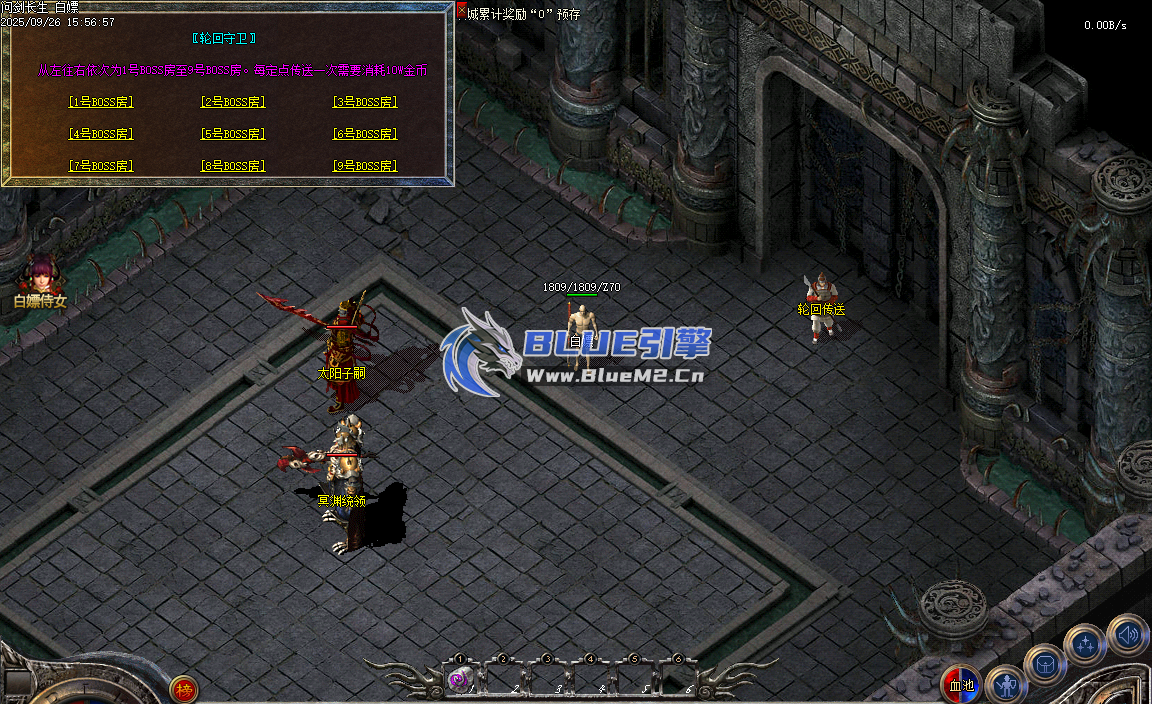The width and height of the screenshot is (1152, 704).
Task: Select the 3号BOSS房 destination
Action: point(365,102)
